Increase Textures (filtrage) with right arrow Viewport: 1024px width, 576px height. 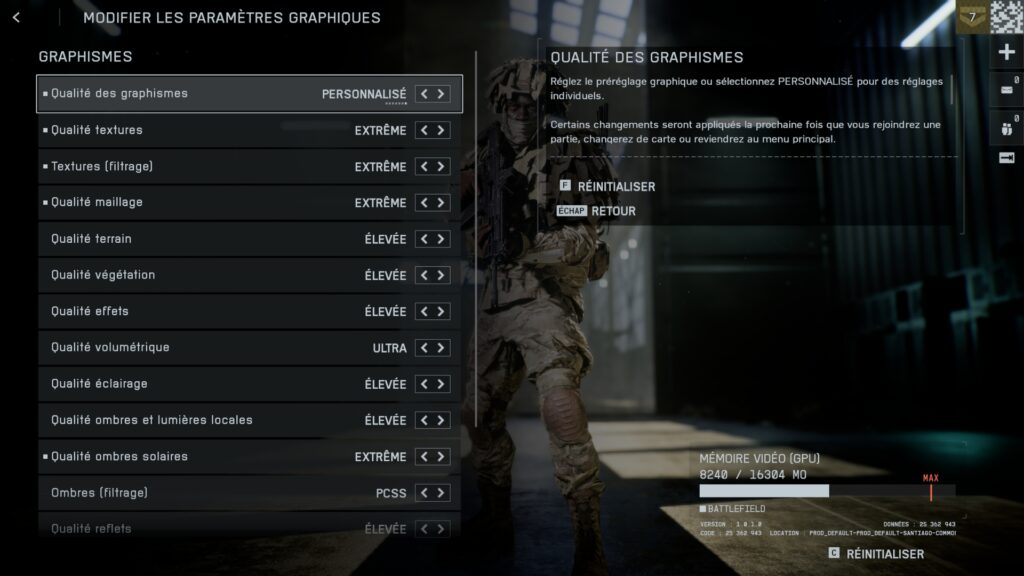pyautogui.click(x=441, y=167)
